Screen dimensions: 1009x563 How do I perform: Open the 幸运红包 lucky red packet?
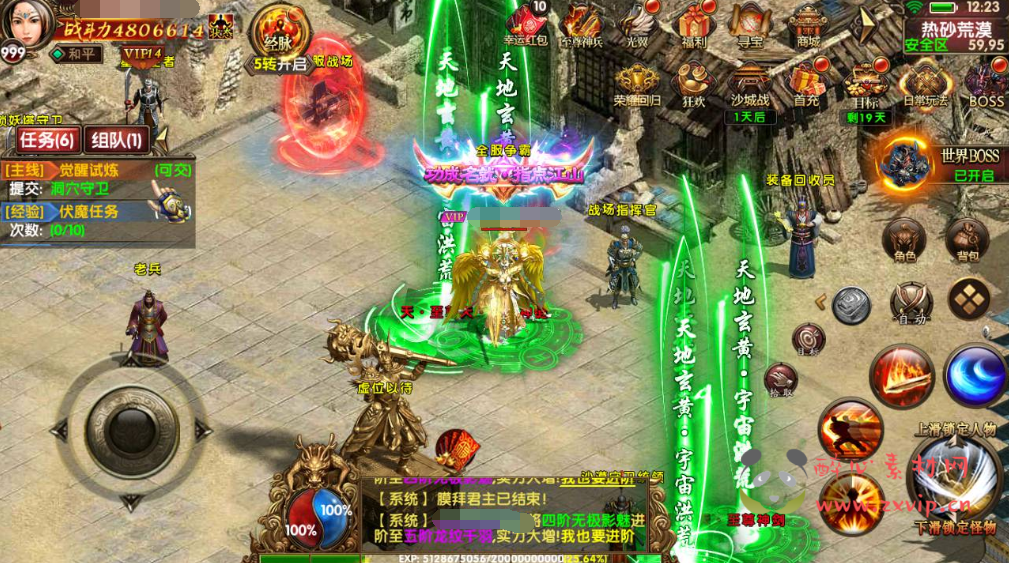[x=526, y=24]
